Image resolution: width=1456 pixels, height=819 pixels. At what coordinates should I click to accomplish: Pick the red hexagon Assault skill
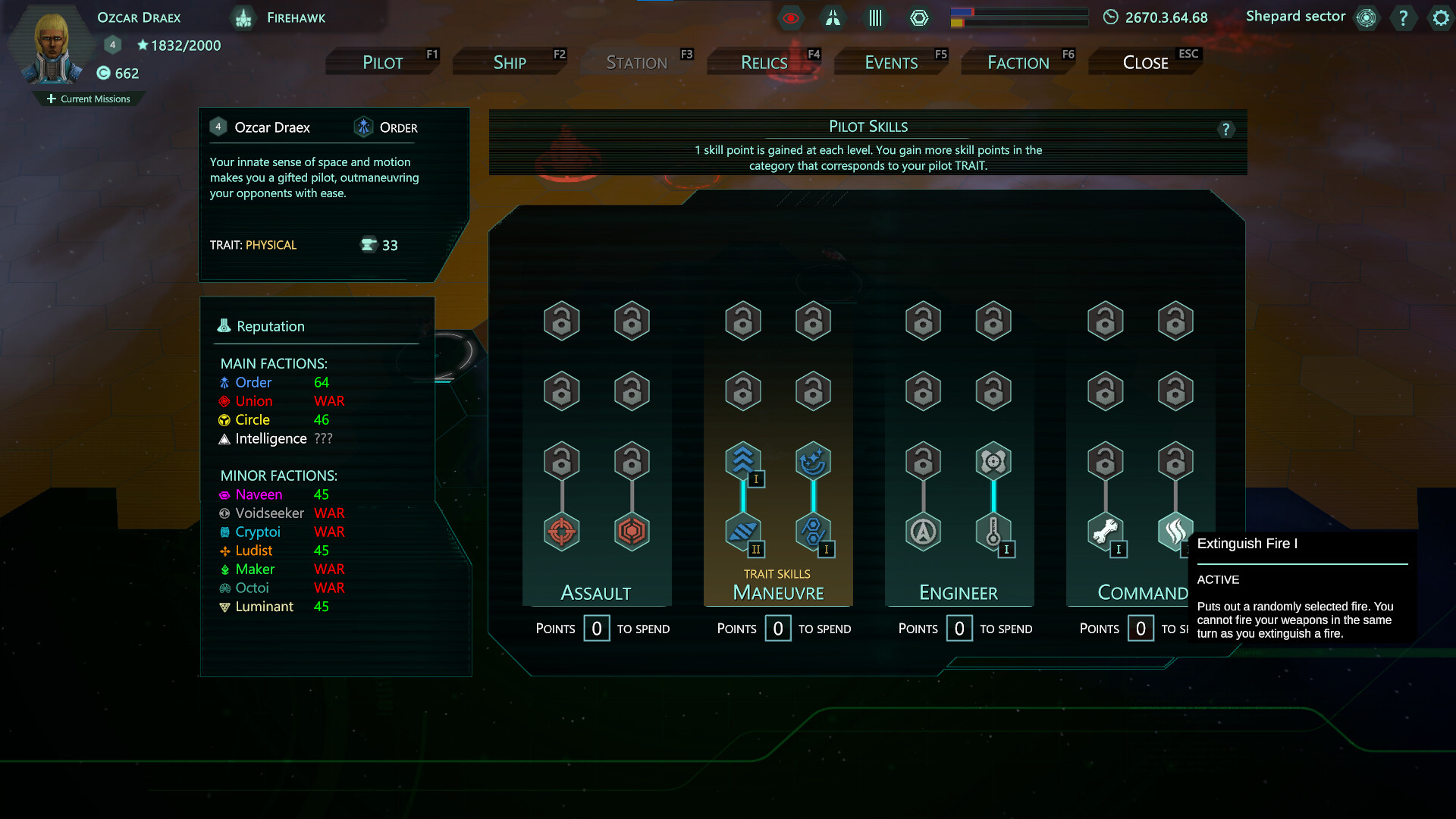pos(632,531)
